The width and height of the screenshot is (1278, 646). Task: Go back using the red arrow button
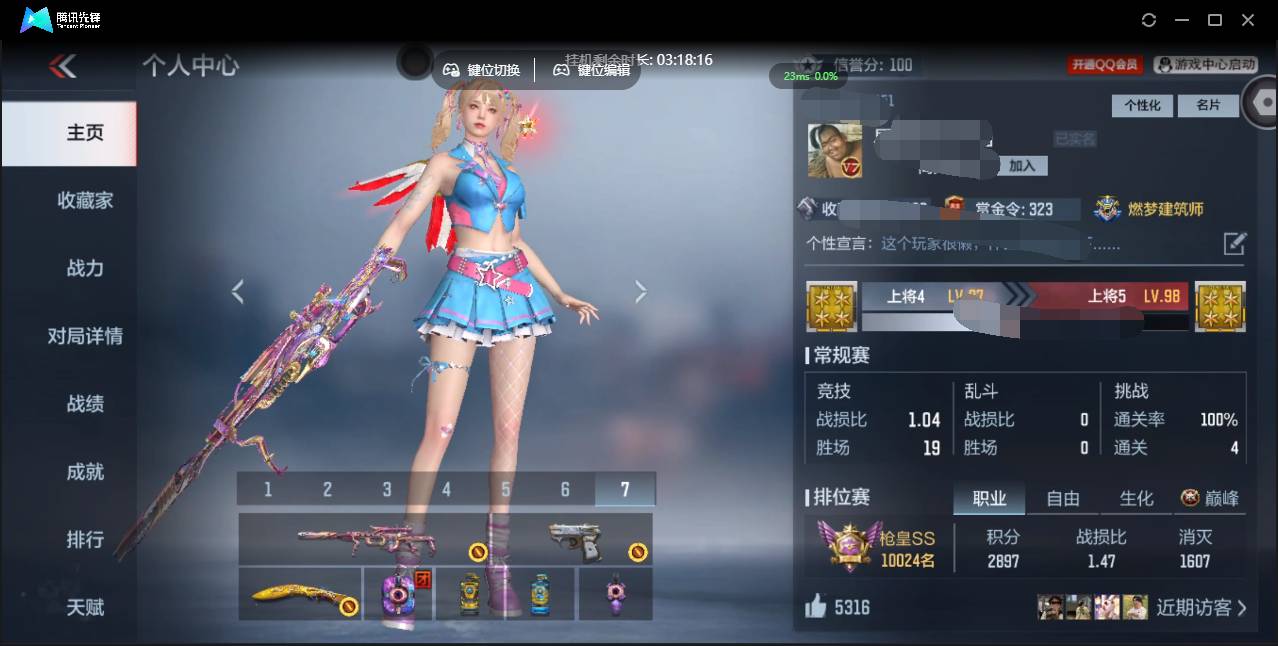tap(62, 66)
